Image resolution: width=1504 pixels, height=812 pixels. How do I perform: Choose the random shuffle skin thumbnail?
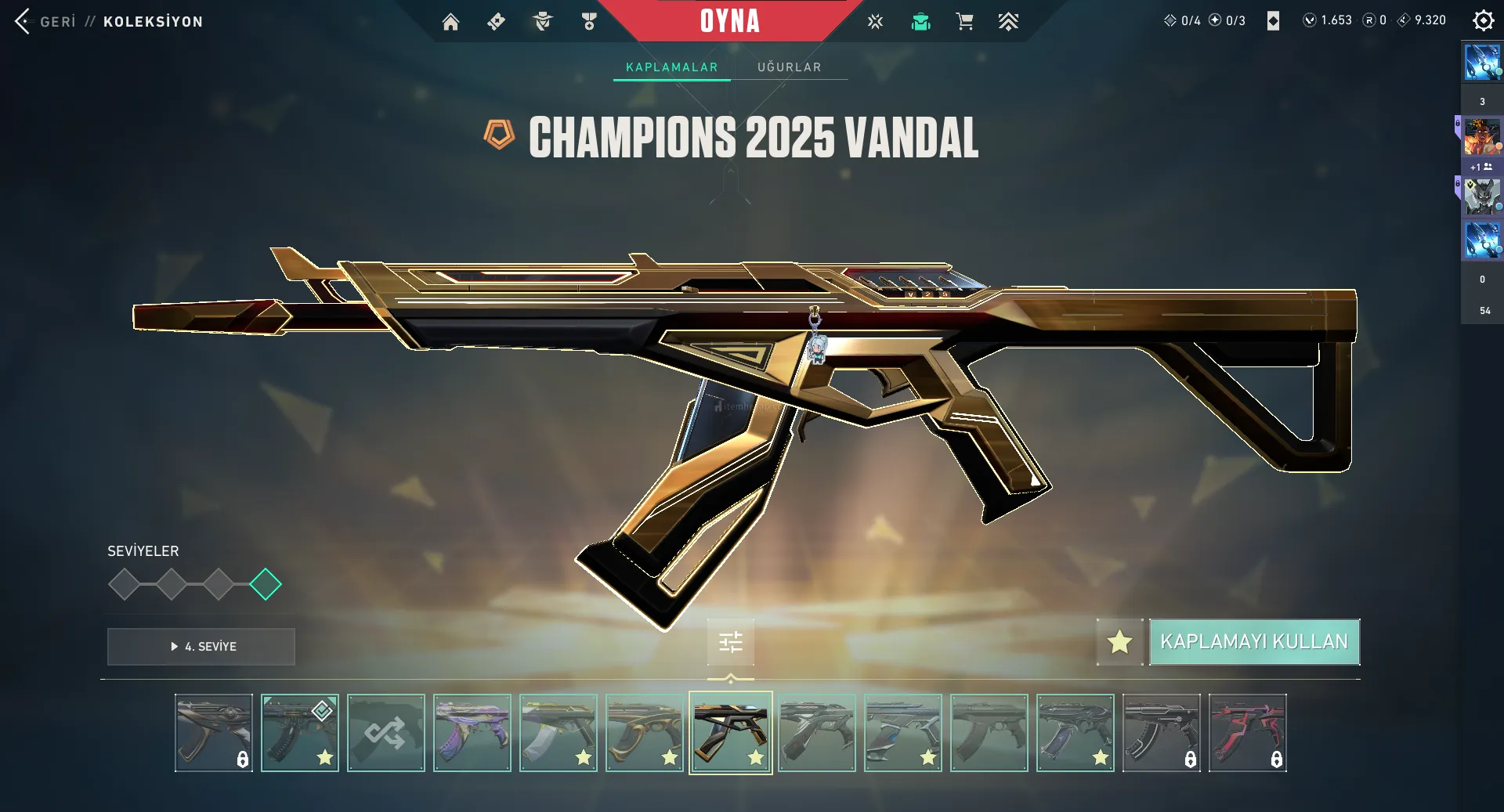[x=386, y=733]
